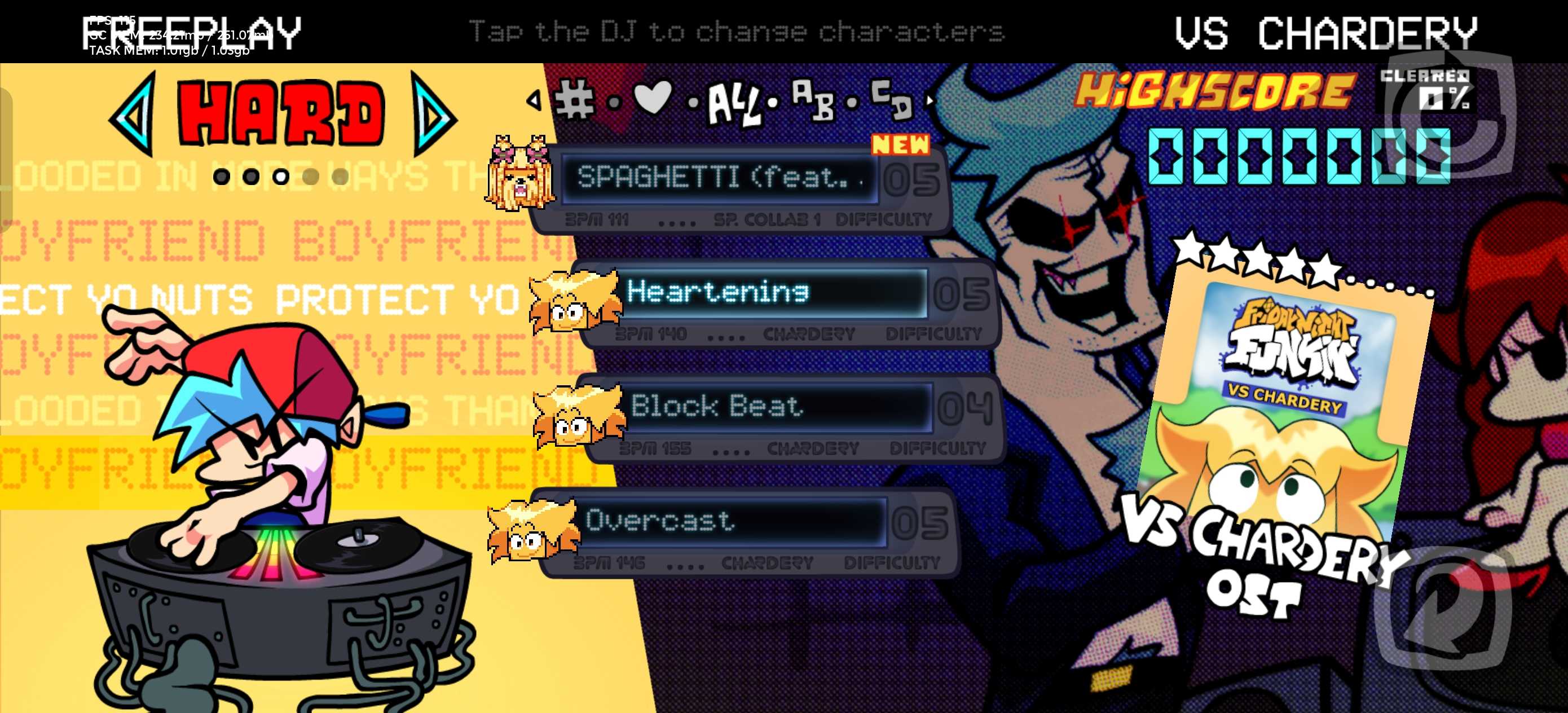This screenshot has height=713, width=1568.
Task: Select the Overcast song entry
Action: (x=730, y=521)
